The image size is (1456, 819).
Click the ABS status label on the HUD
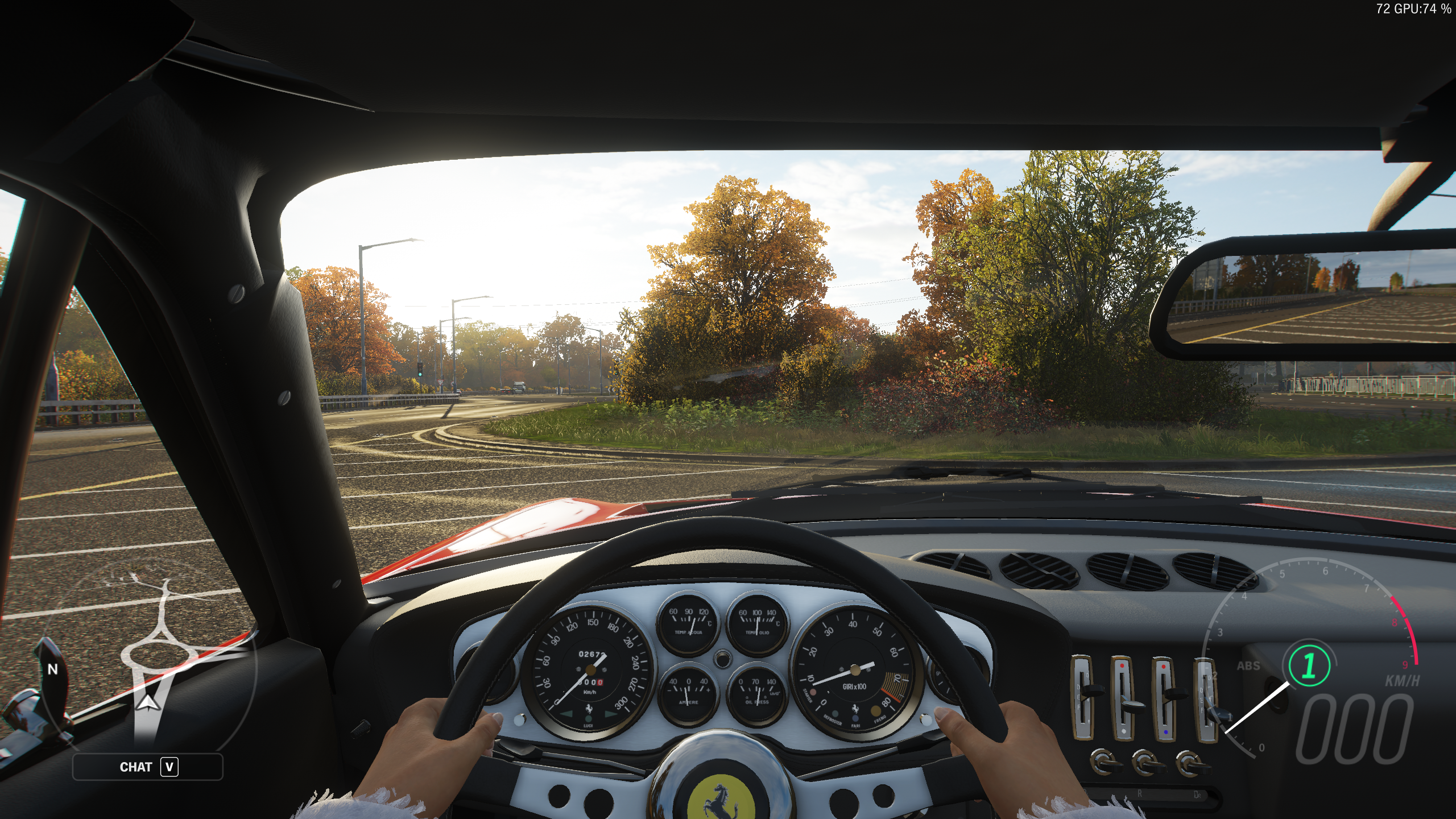click(x=1248, y=665)
